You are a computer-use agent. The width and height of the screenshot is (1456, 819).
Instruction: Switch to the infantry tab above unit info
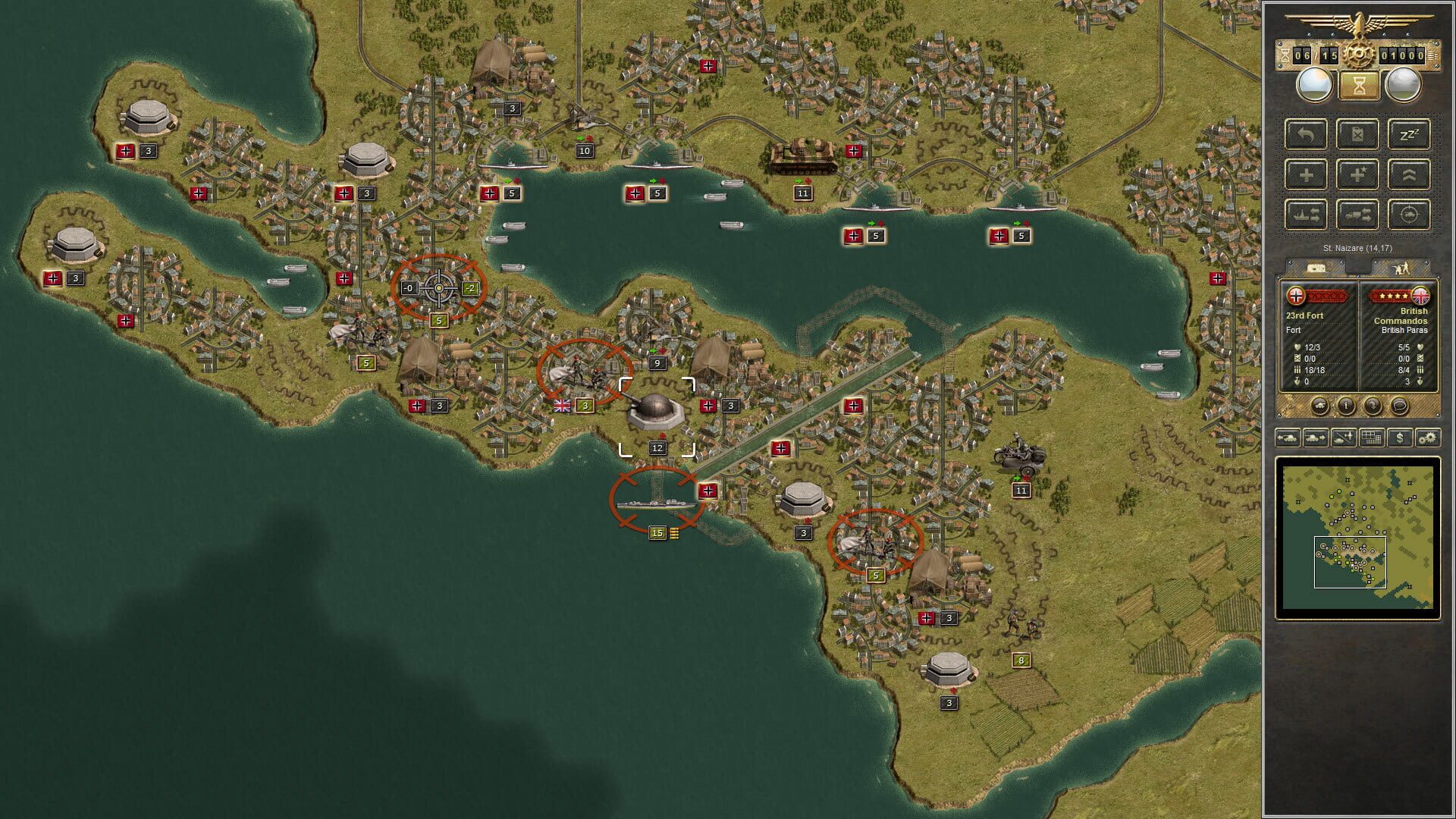pos(1403,267)
